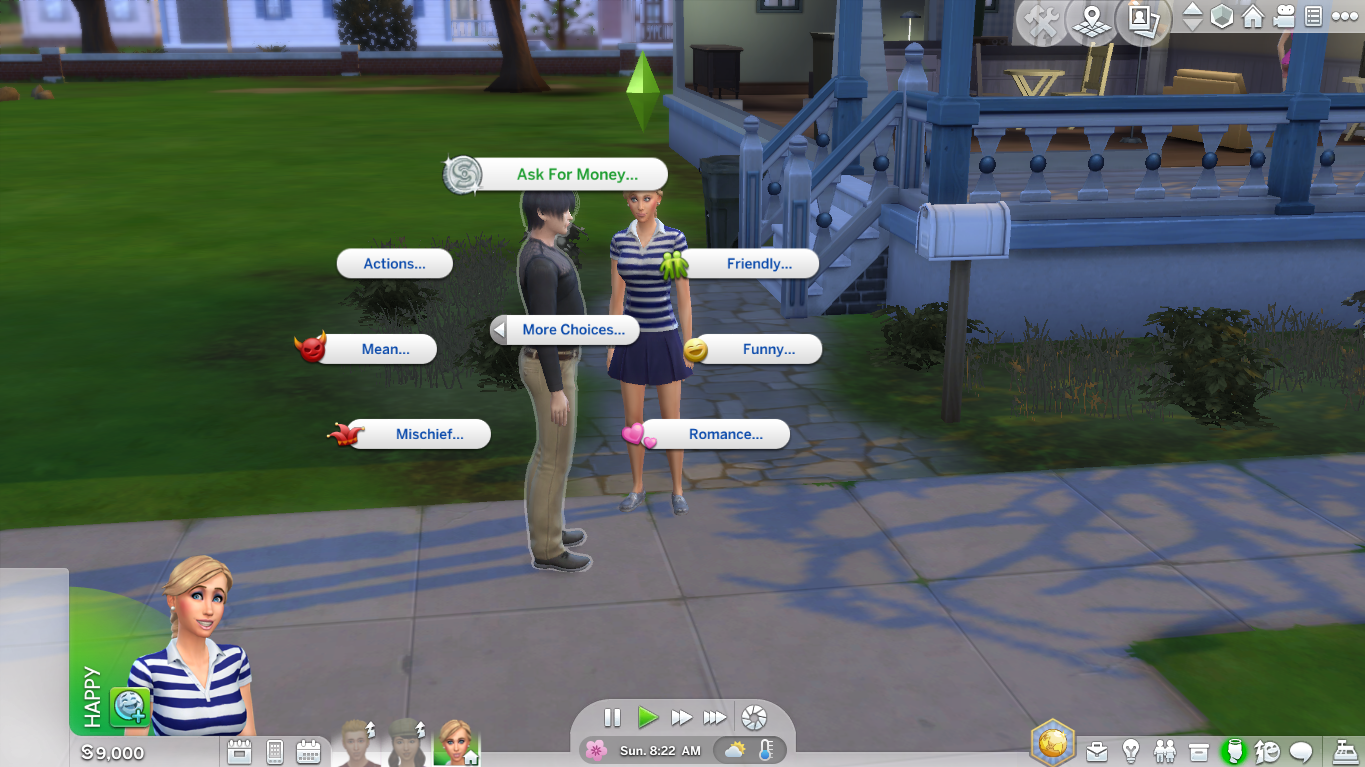
Task: Switch to Map View
Action: pyautogui.click(x=1091, y=18)
